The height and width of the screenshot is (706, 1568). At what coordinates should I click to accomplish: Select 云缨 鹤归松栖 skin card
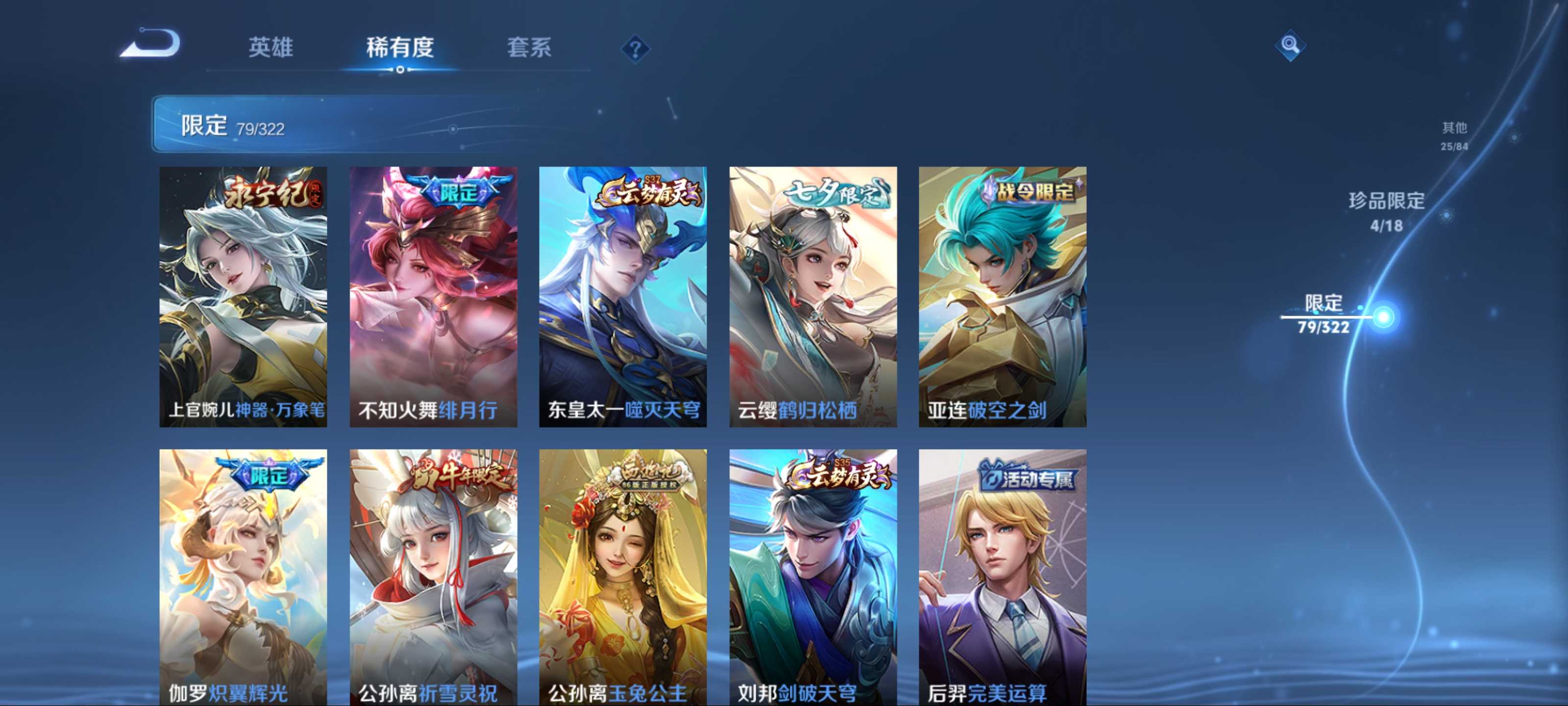pyautogui.click(x=812, y=297)
